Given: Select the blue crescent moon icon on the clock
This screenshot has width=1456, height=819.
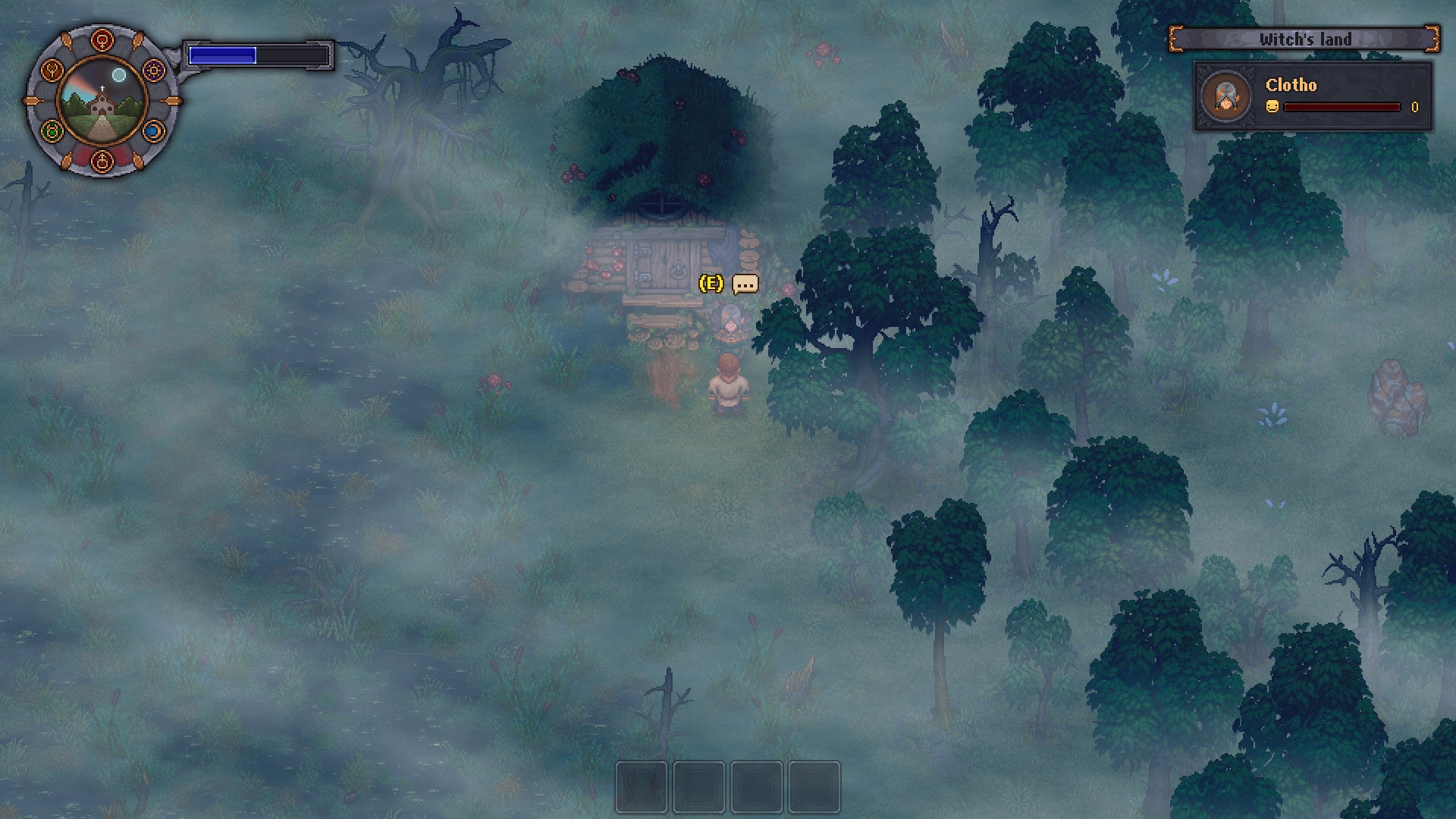Looking at the screenshot, I should (155, 131).
